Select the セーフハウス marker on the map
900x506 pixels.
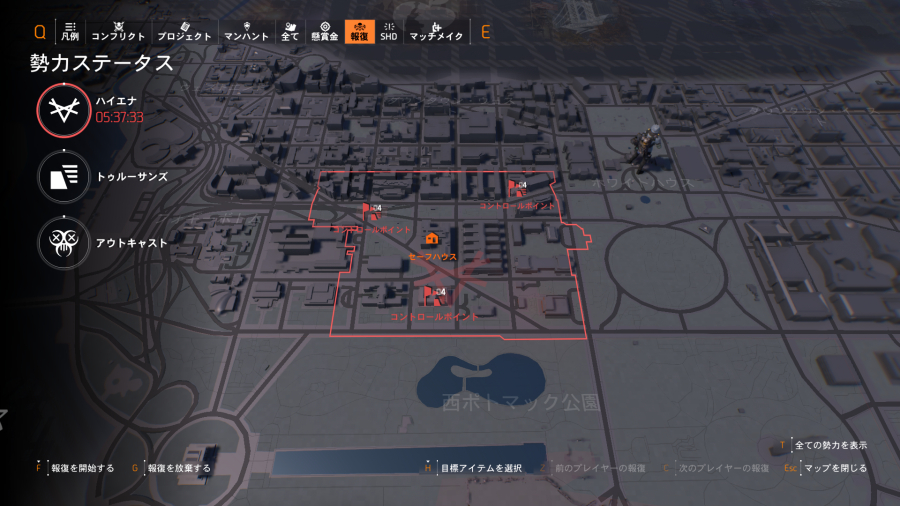[432, 240]
